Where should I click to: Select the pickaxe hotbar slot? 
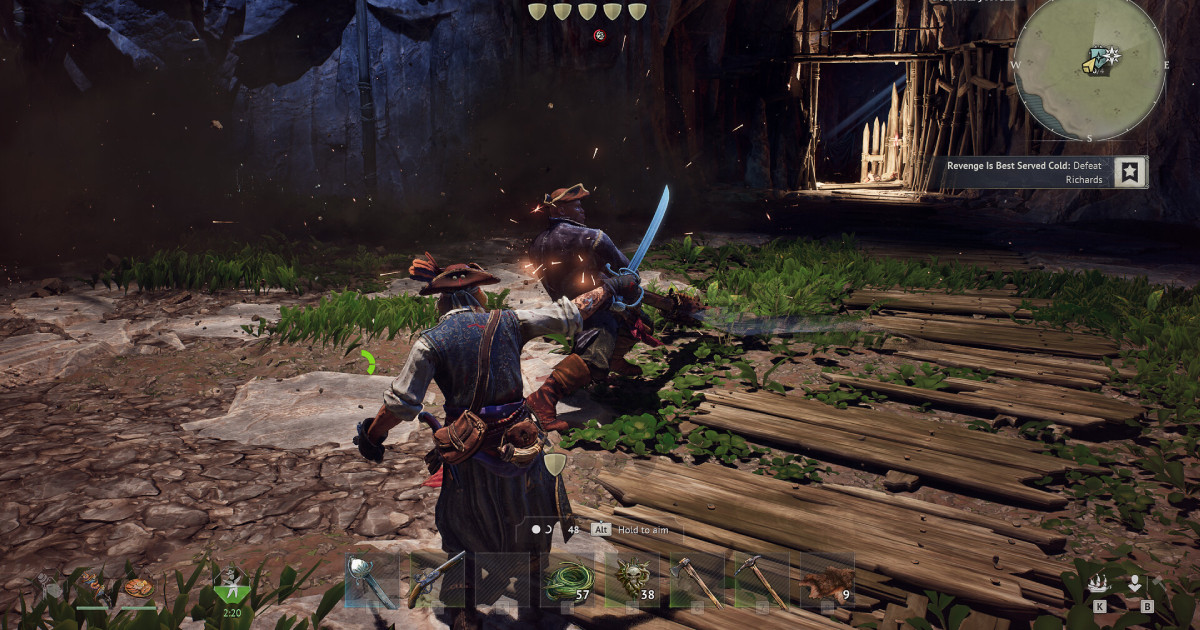(x=761, y=580)
